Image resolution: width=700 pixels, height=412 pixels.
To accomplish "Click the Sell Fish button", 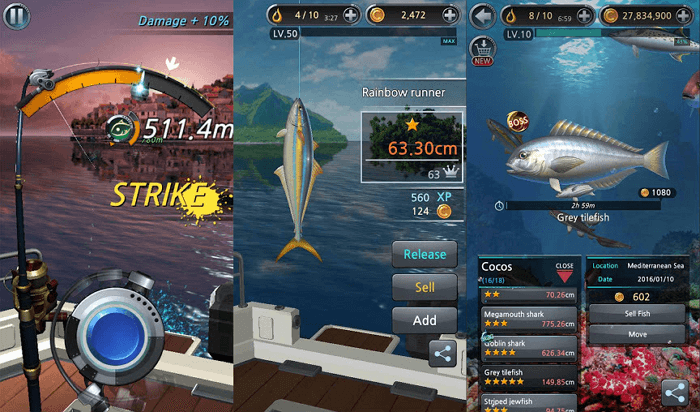I will (635, 314).
